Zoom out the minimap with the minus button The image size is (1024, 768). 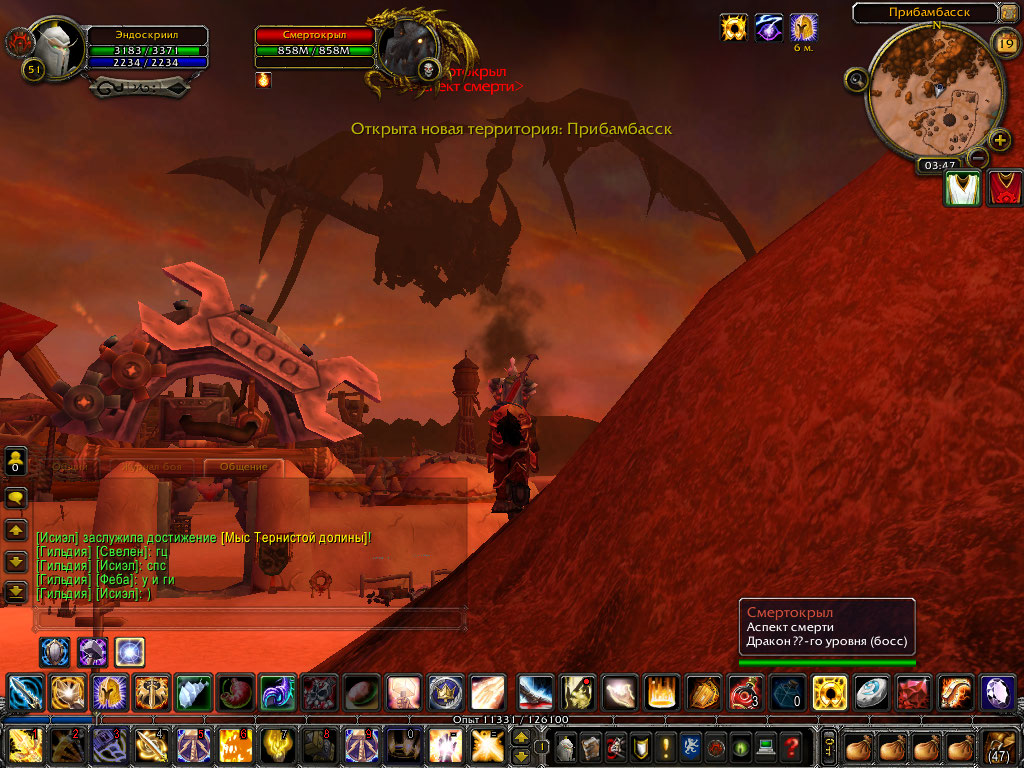pyautogui.click(x=979, y=157)
